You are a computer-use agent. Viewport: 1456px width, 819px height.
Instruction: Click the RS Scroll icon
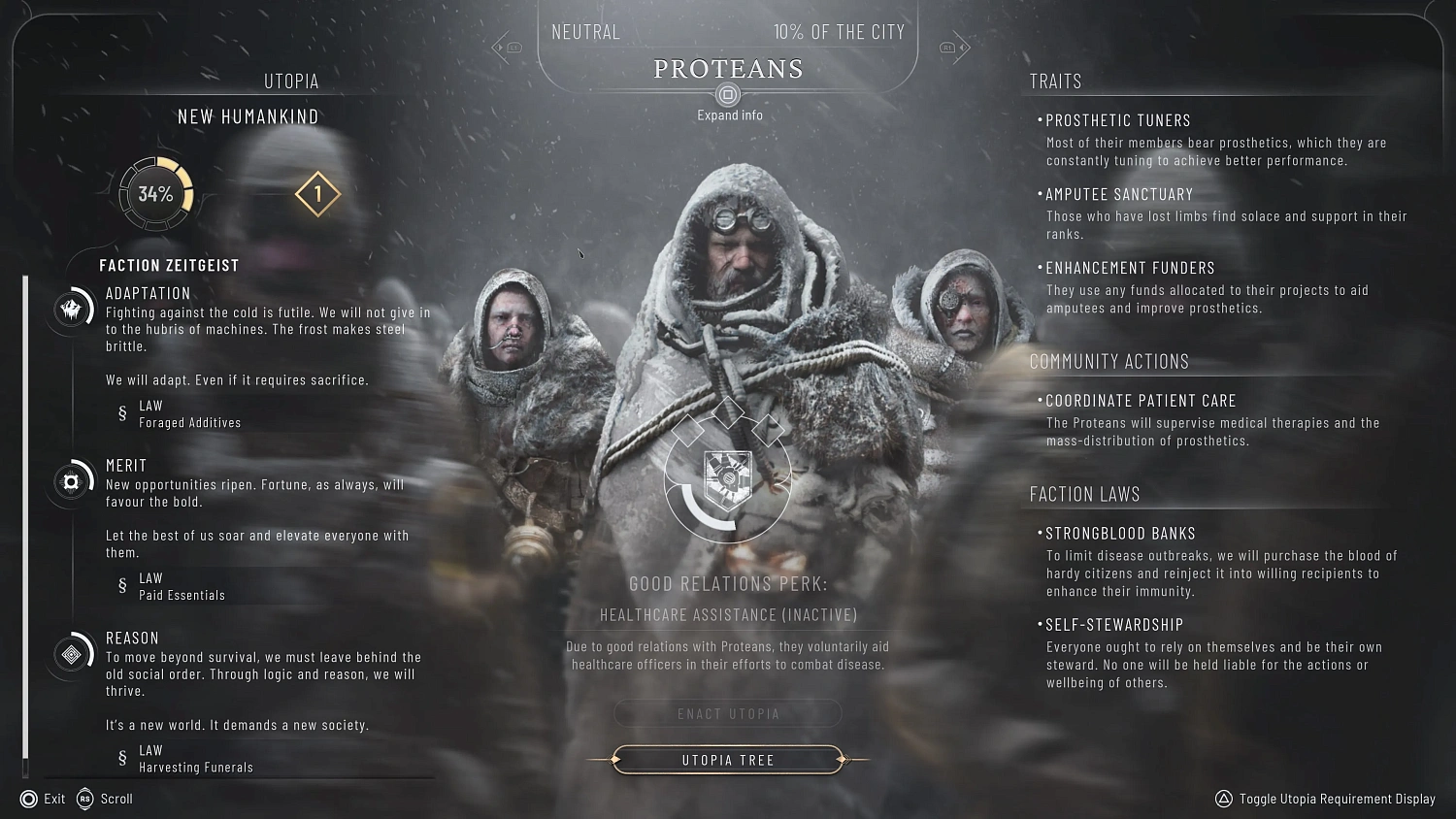[x=83, y=799]
